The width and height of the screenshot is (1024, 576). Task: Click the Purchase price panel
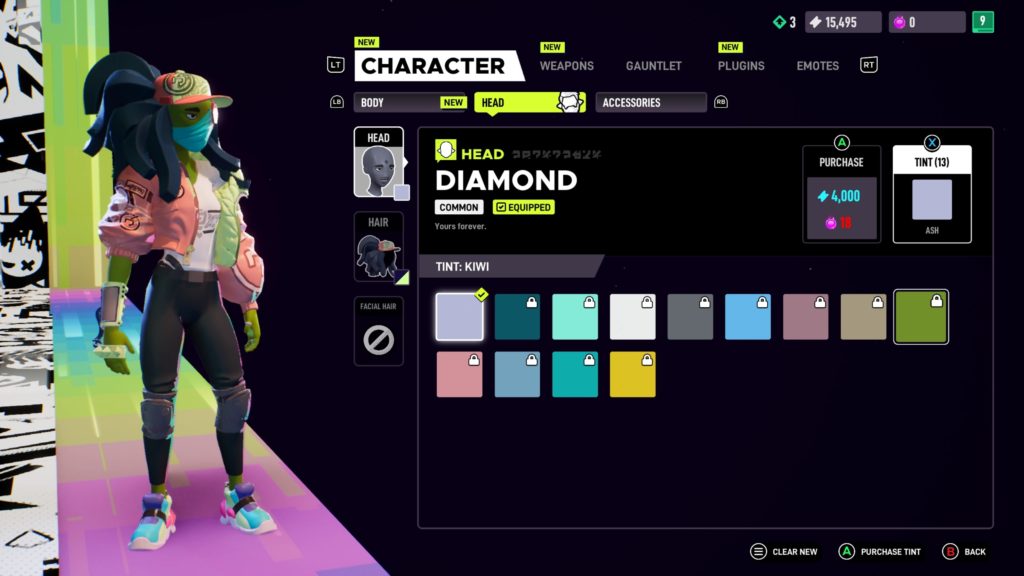[841, 195]
